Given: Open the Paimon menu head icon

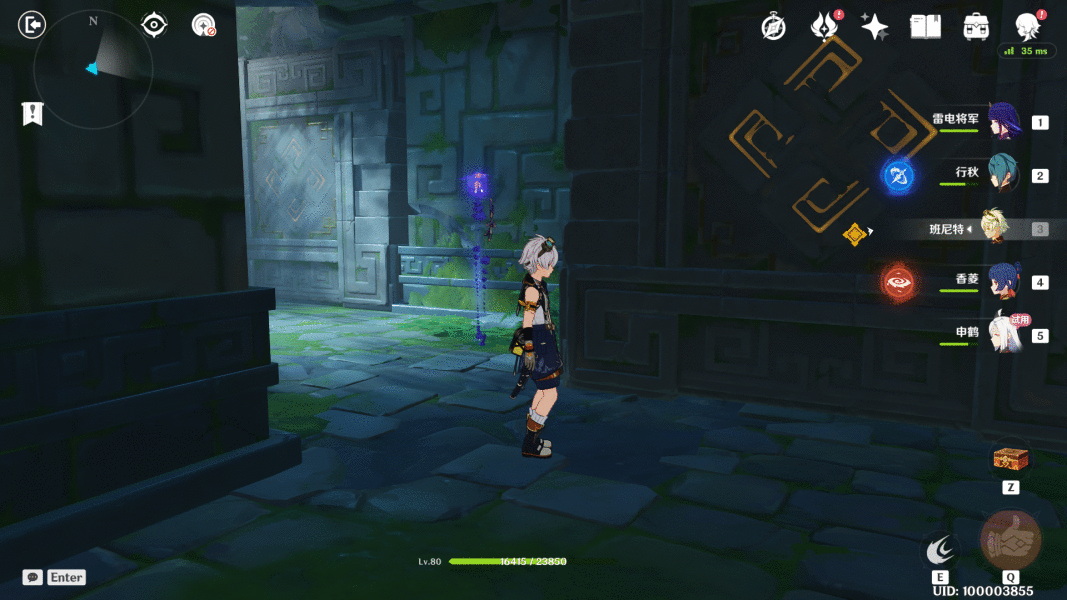Looking at the screenshot, I should (x=1027, y=27).
